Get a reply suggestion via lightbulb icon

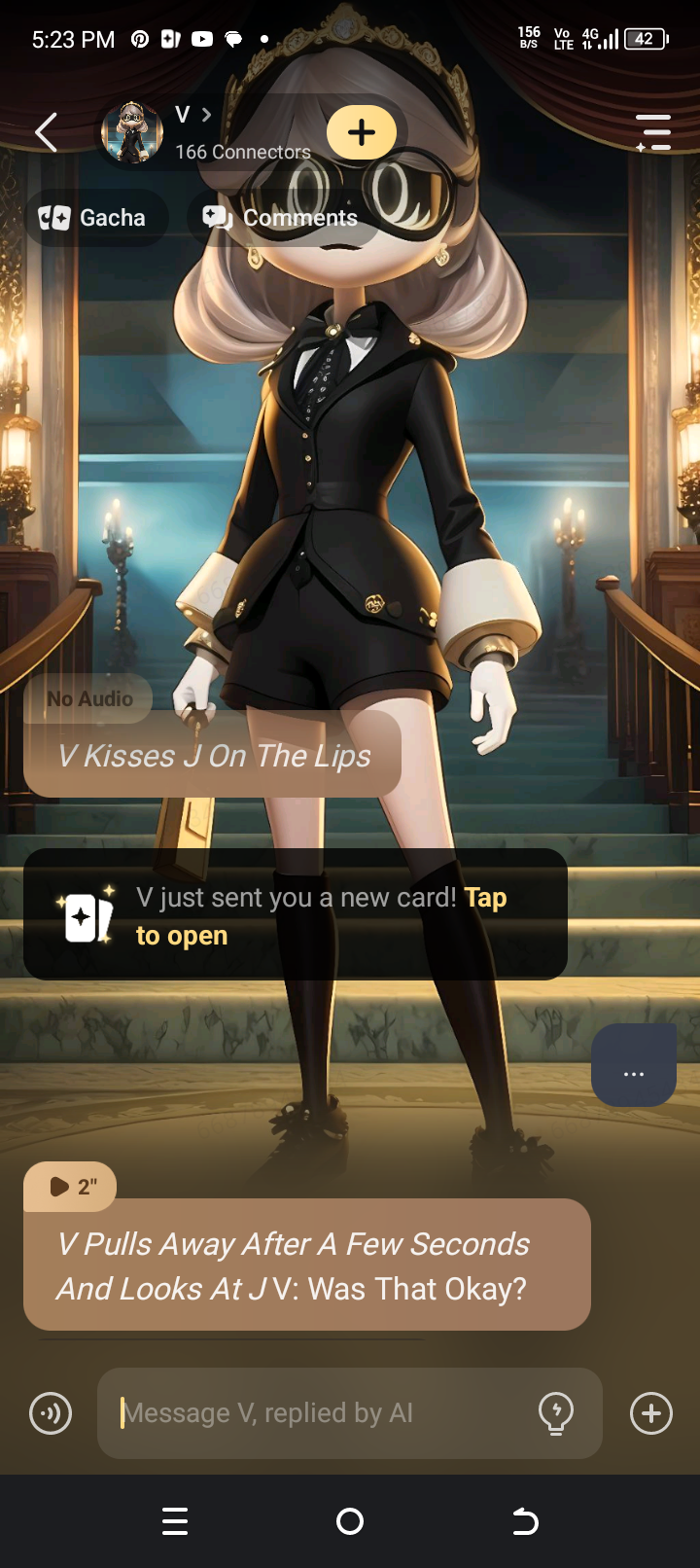coord(556,1412)
